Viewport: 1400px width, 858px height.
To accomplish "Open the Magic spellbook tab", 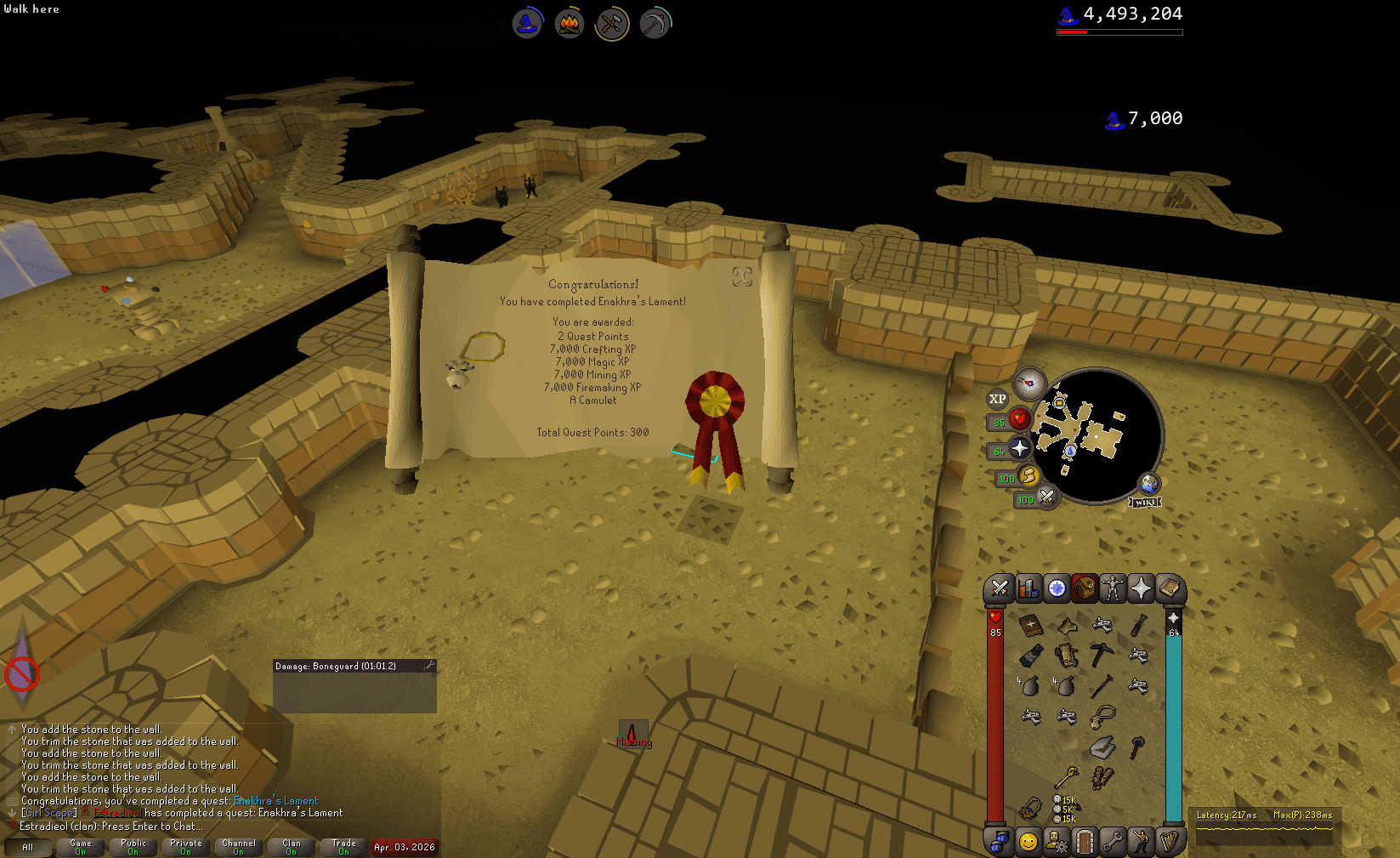I will click(x=1170, y=588).
